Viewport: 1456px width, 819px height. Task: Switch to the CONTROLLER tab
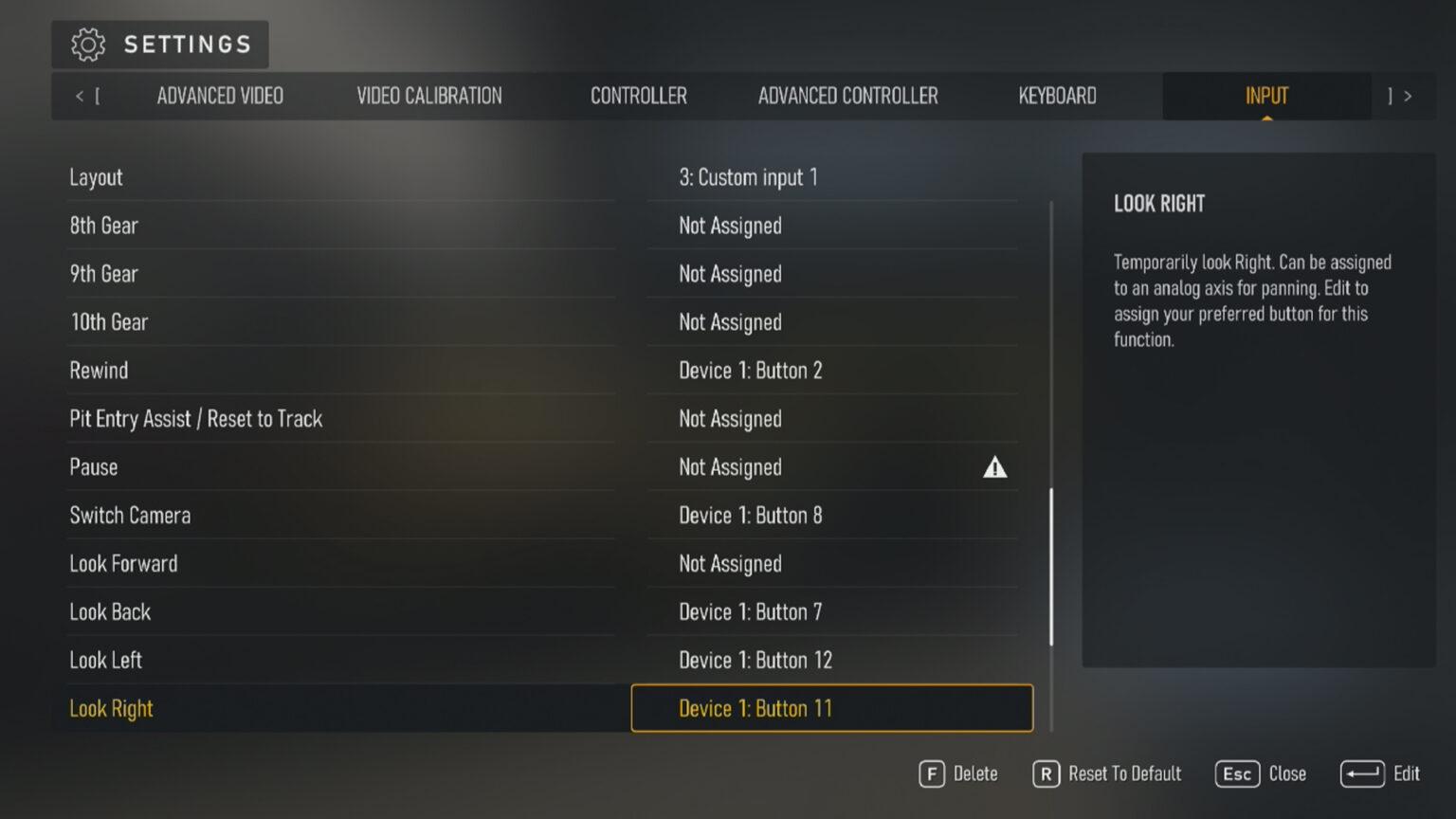pos(639,96)
